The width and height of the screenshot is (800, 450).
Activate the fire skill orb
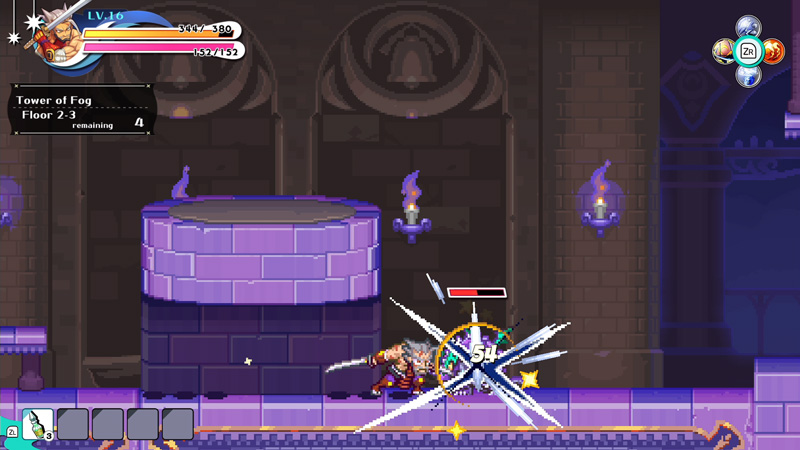[773, 51]
